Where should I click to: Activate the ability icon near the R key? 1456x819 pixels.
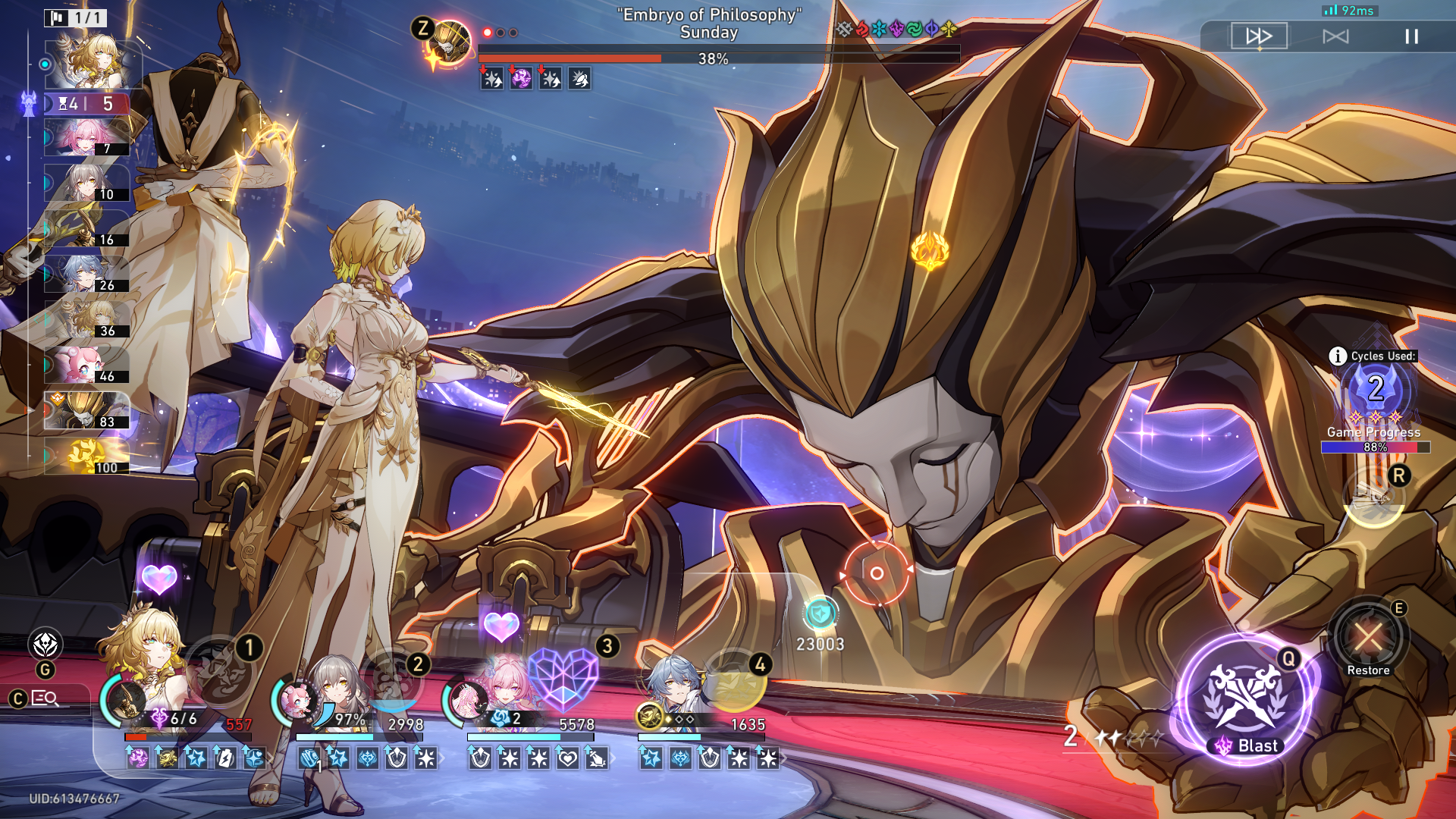click(1373, 498)
